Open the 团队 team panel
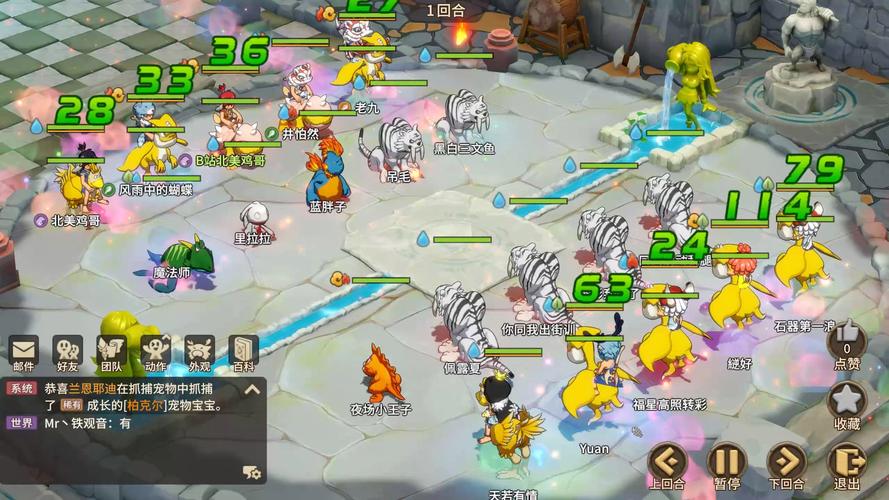The width and height of the screenshot is (889, 500). pos(111,352)
